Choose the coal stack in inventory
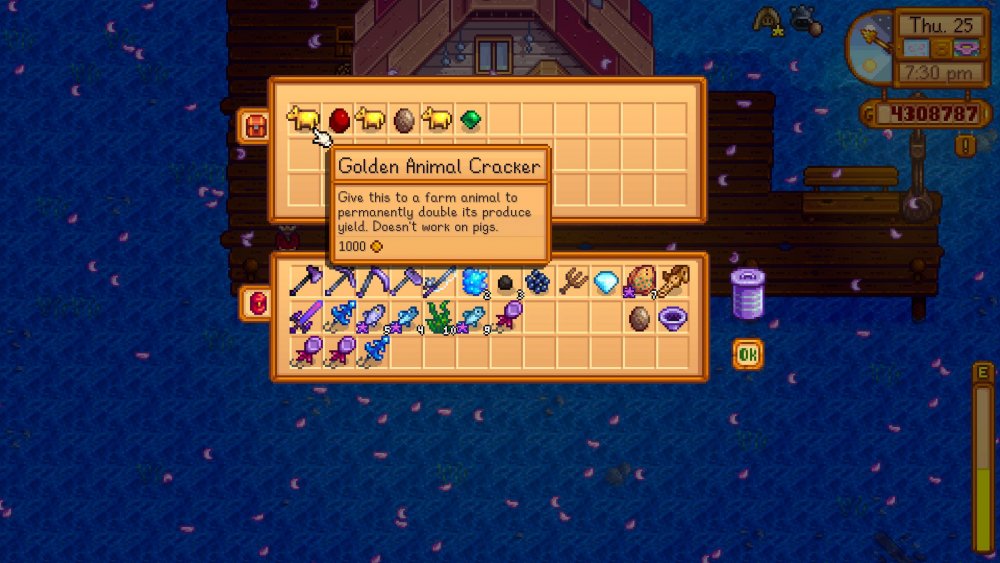1000x563 pixels. click(506, 283)
